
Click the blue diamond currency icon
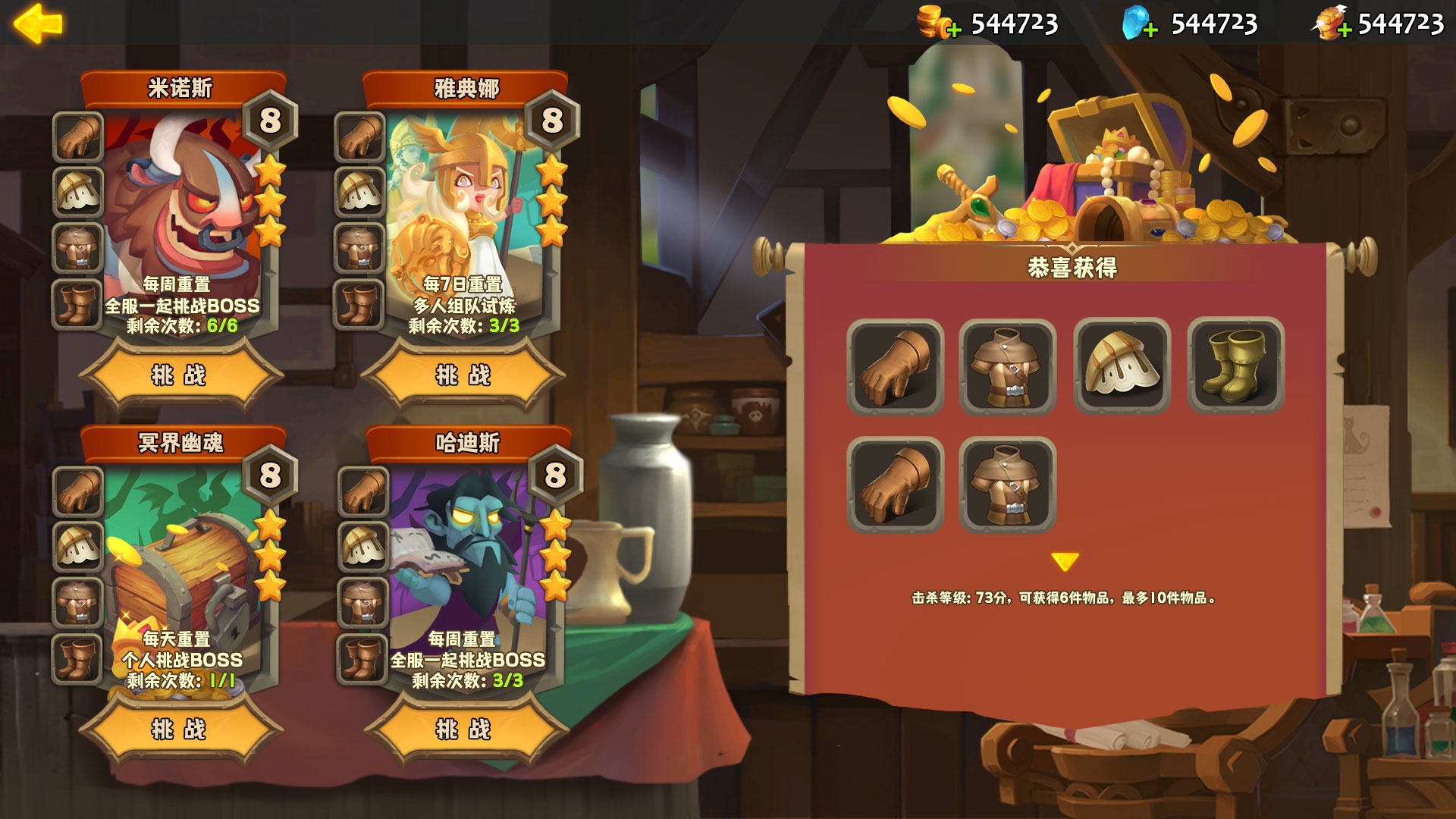click(1135, 23)
